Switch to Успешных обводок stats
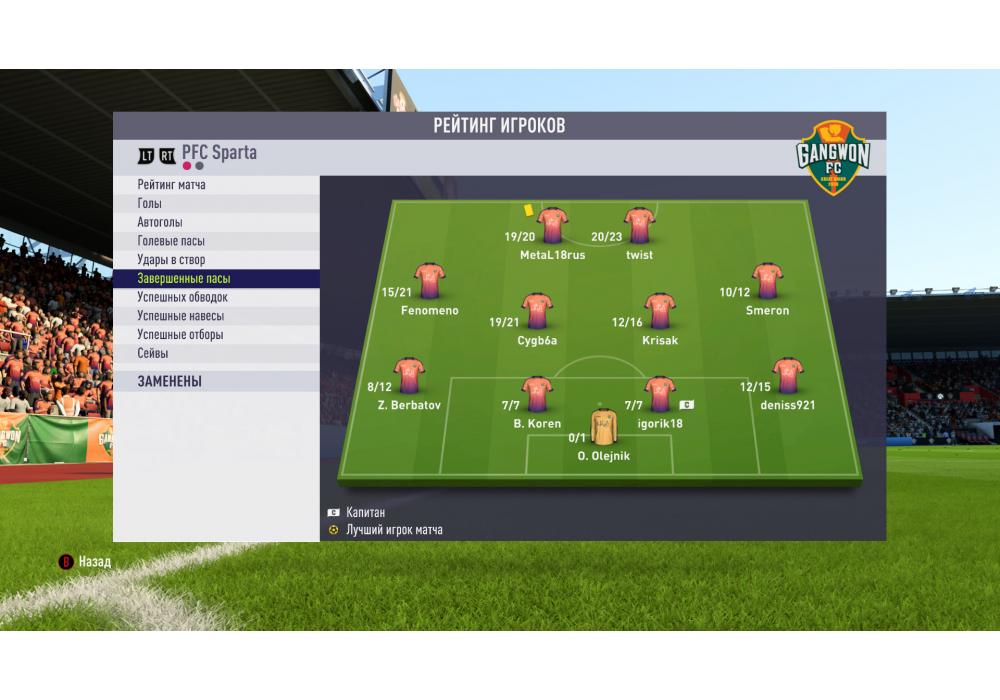Viewport: 1000px width, 700px height. pyautogui.click(x=183, y=297)
